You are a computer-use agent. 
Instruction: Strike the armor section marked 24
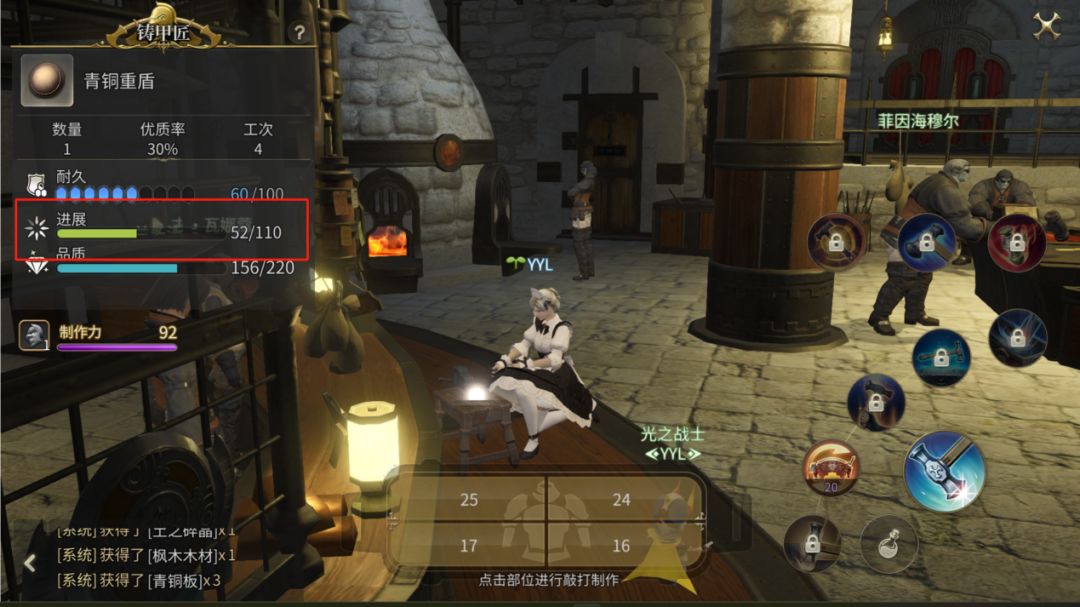(x=621, y=500)
